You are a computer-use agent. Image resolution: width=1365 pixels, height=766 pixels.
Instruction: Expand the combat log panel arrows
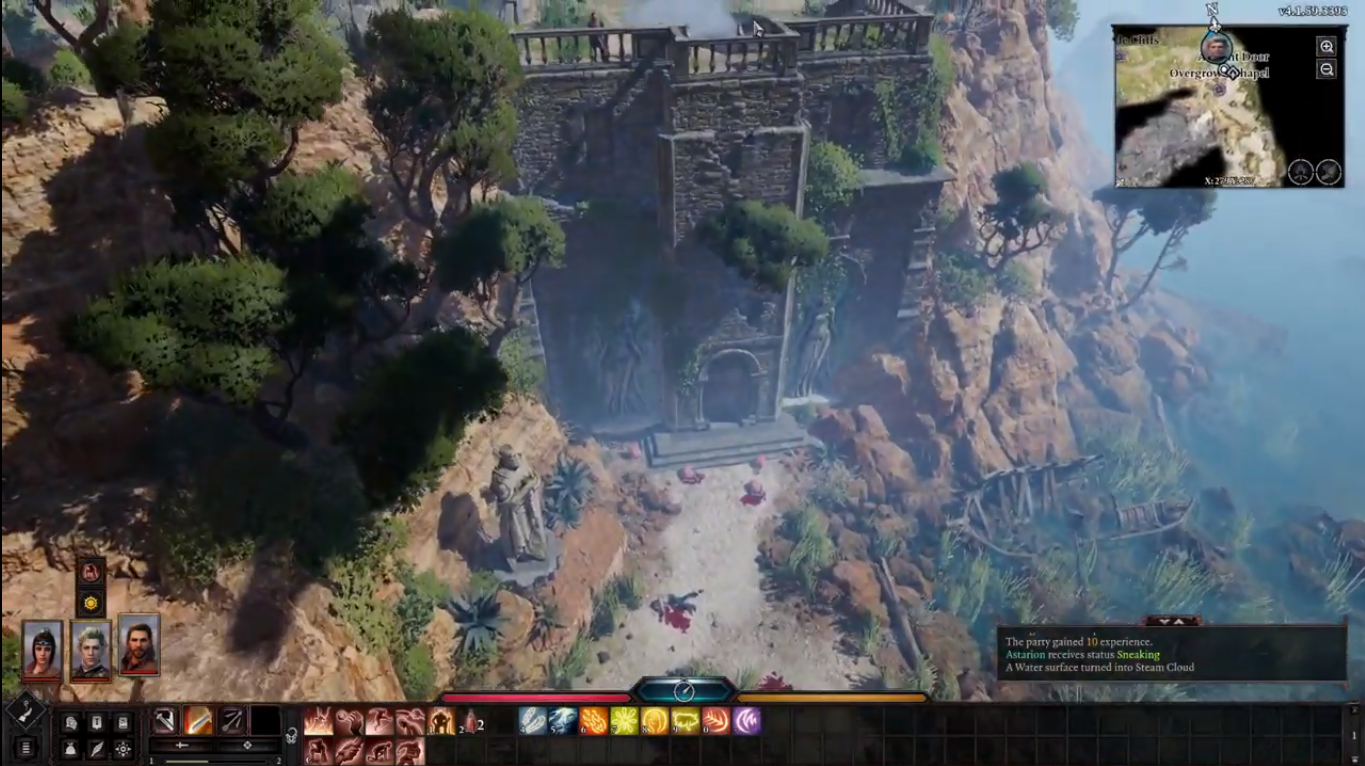tap(1172, 621)
